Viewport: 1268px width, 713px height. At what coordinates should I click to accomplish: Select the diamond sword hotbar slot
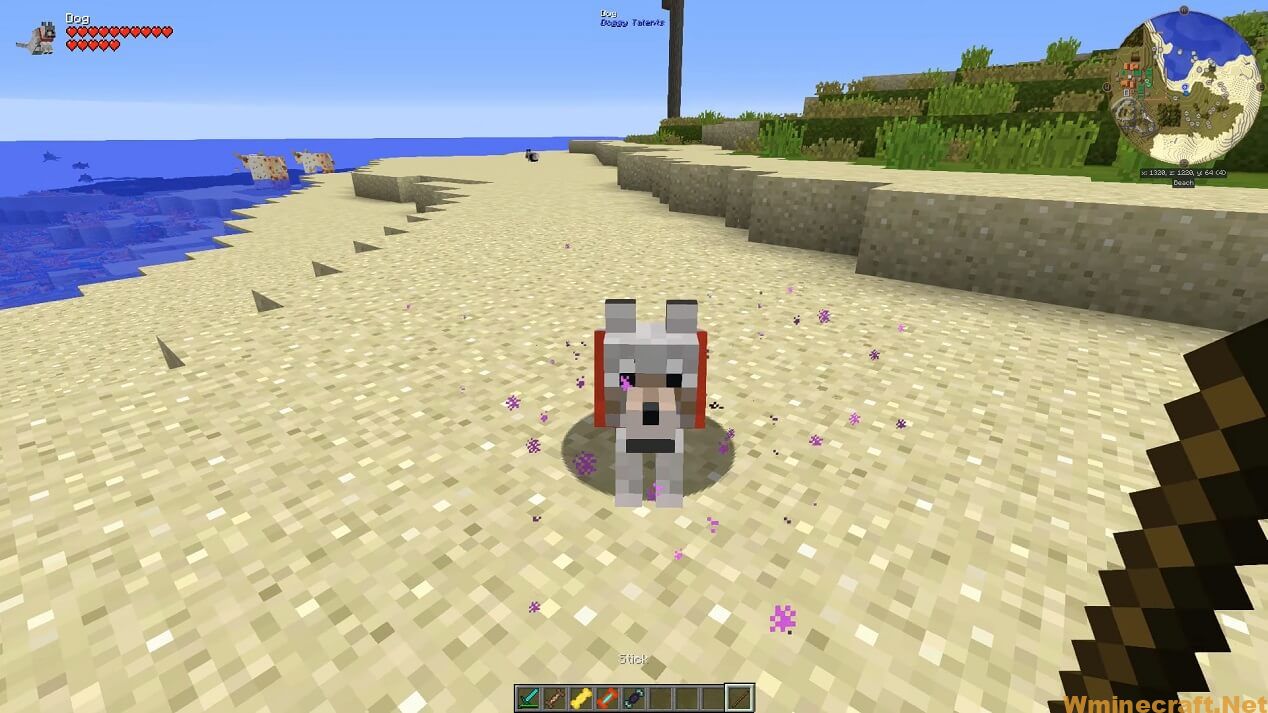529,698
